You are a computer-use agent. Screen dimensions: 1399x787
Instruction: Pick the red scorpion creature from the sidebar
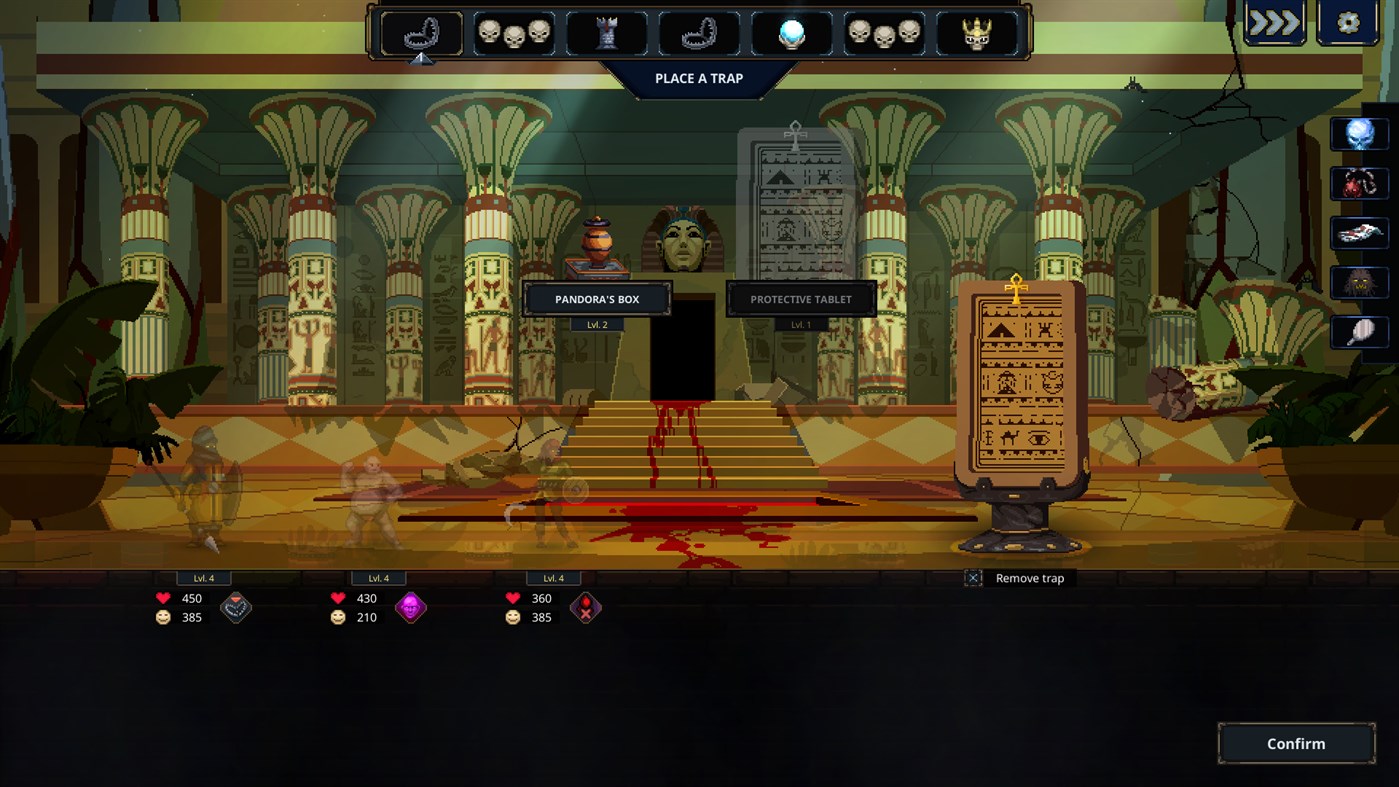[x=1358, y=185]
